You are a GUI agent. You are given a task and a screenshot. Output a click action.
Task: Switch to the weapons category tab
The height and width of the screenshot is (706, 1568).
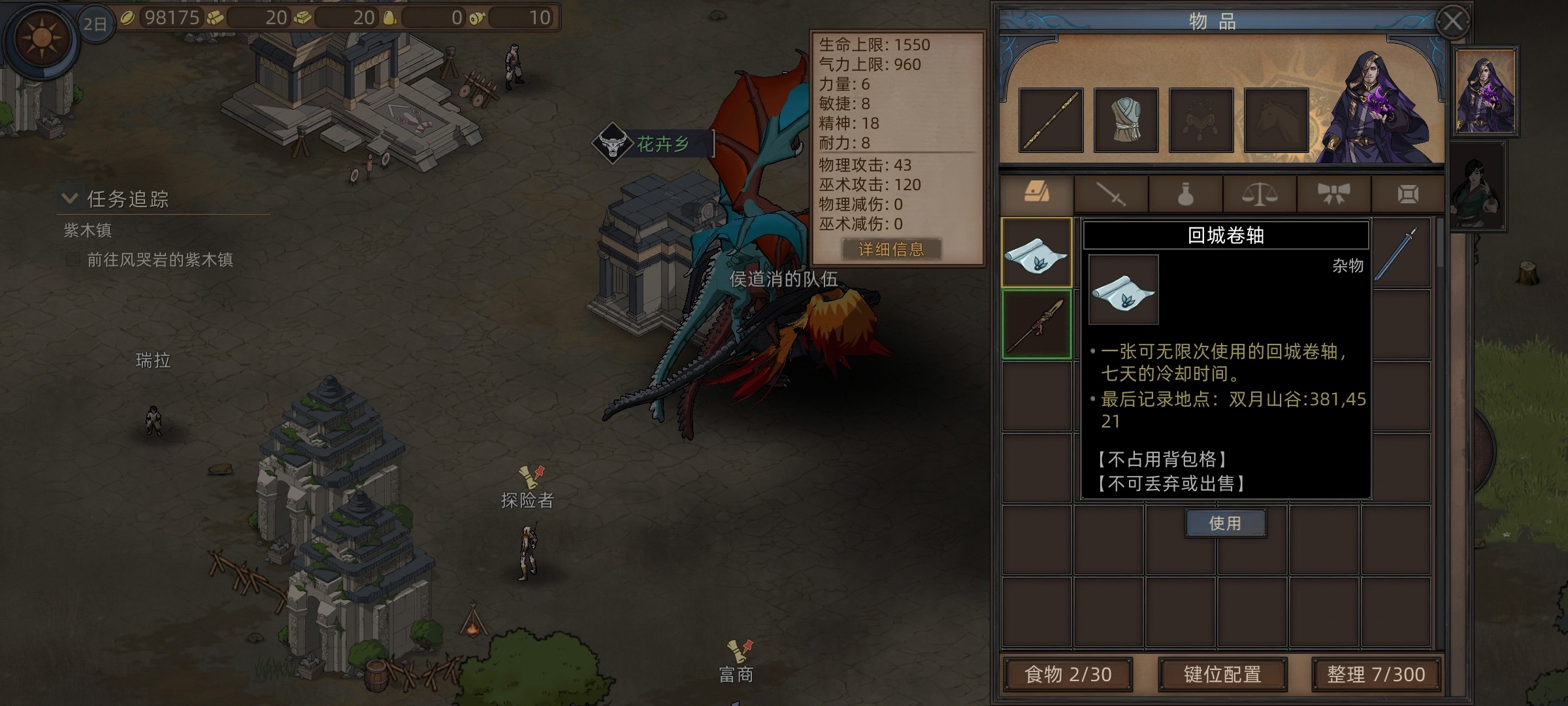tap(1111, 194)
